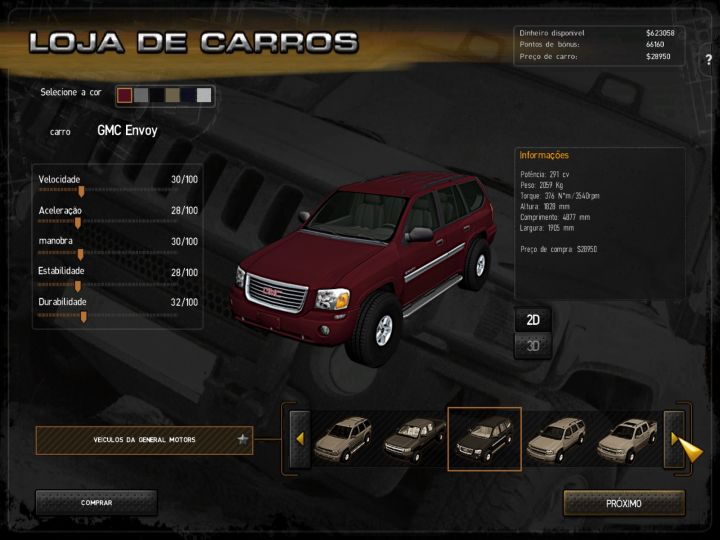Choose the dark red color swatch

tap(125, 95)
